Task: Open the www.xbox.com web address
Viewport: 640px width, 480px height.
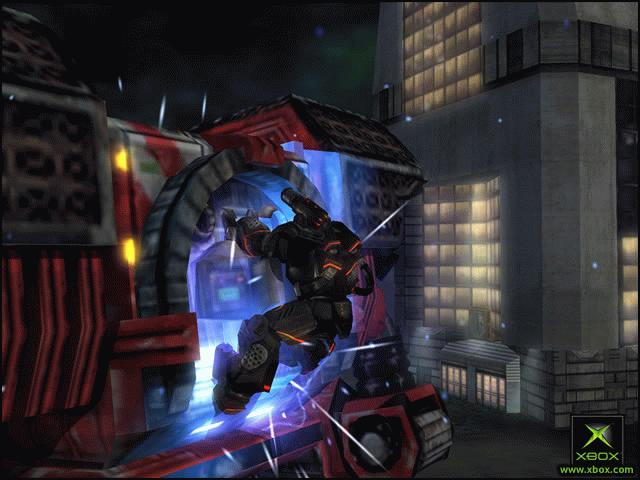Action: [595, 469]
